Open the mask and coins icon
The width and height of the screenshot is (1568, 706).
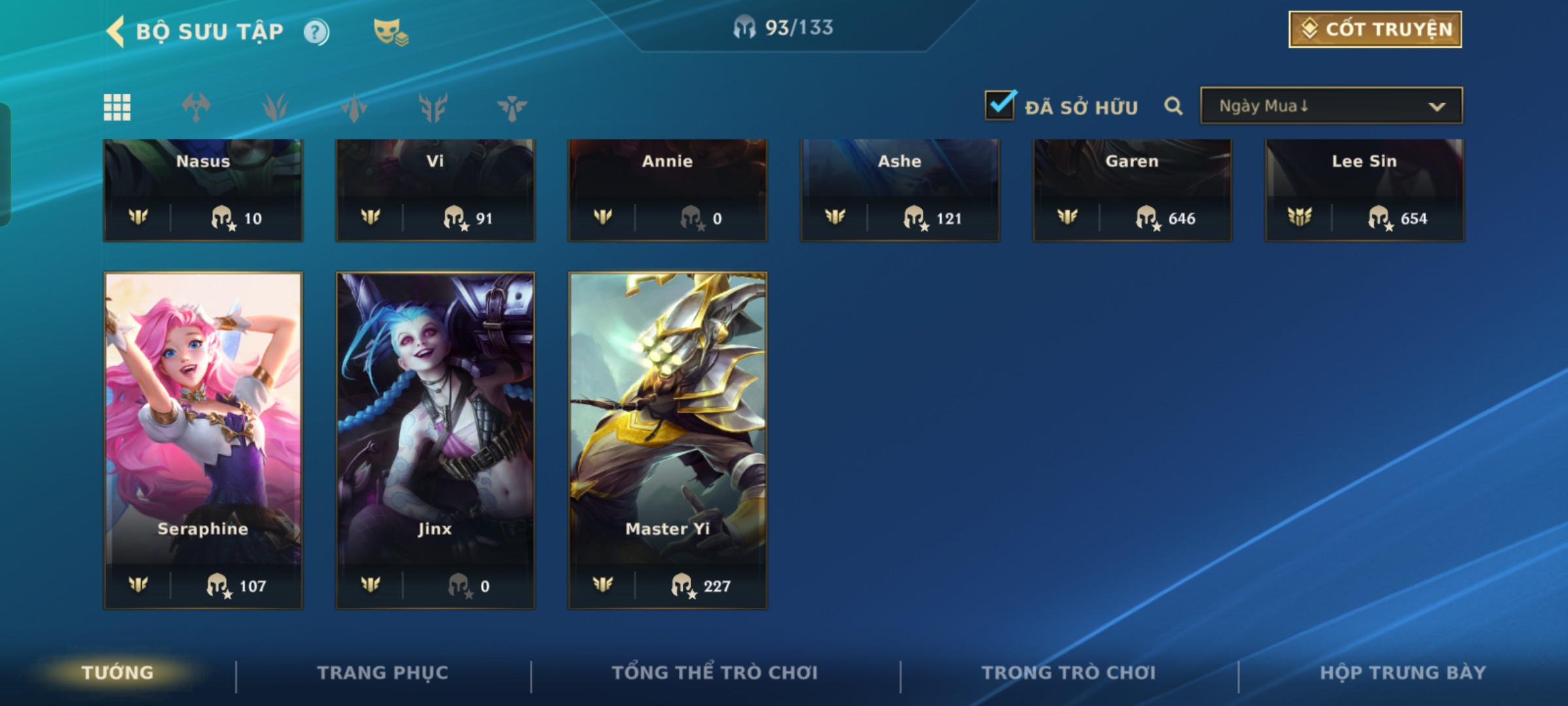click(x=391, y=32)
